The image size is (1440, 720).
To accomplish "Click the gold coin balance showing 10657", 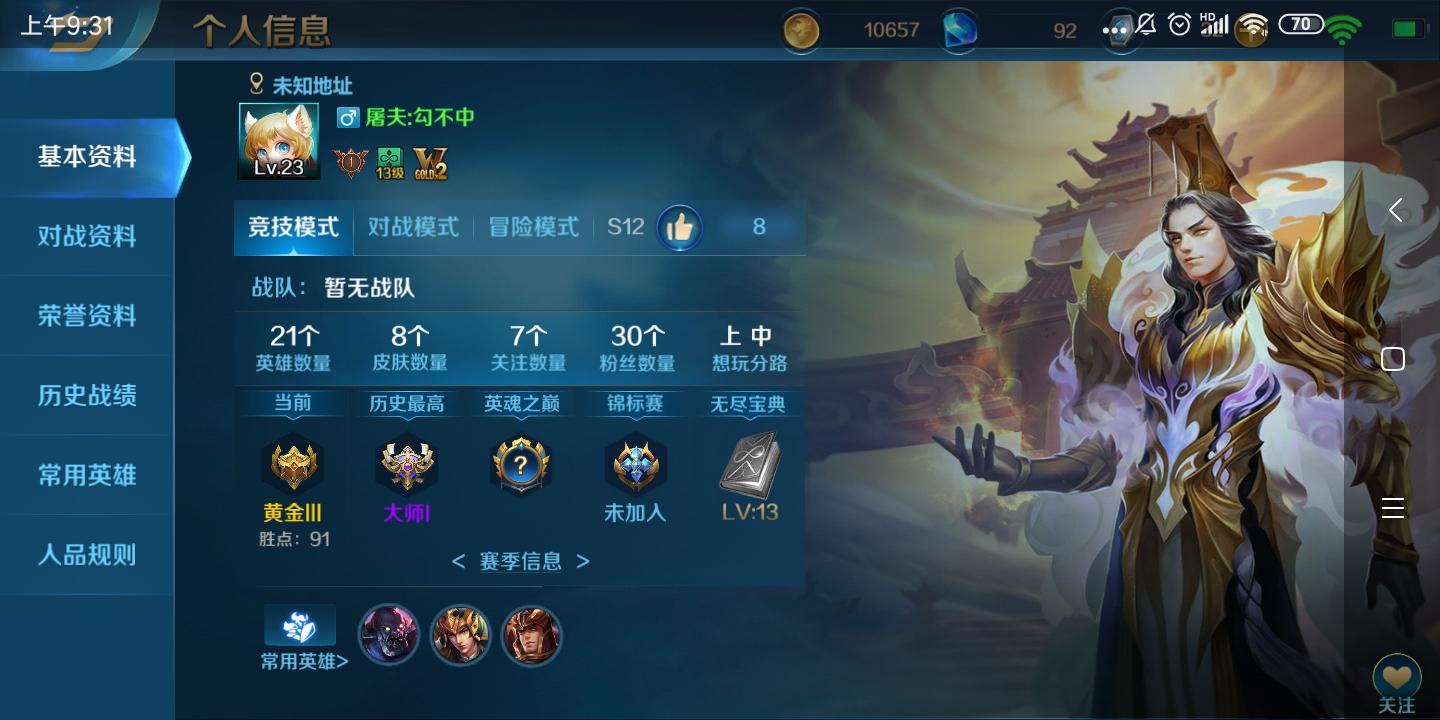I will tap(855, 29).
